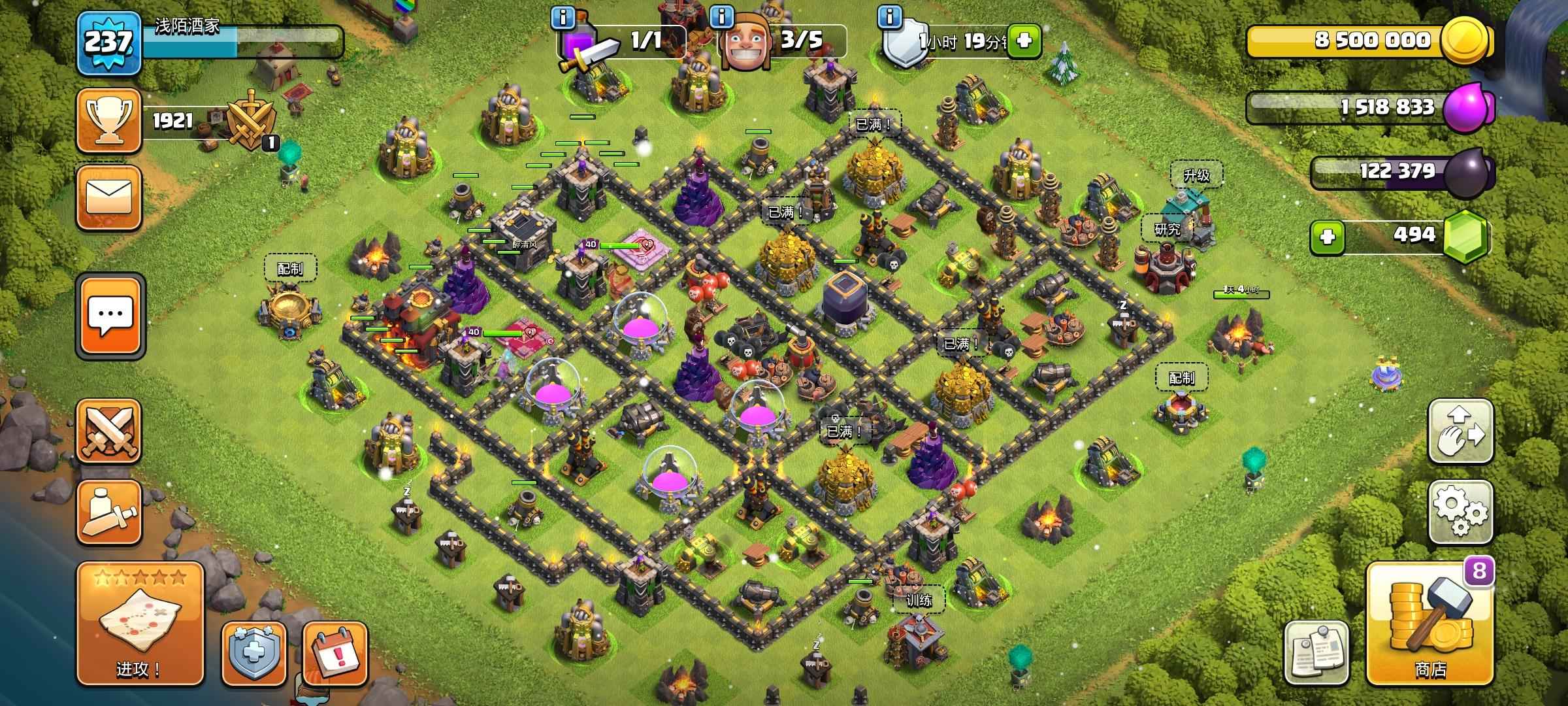
Task: Open the trophy rankings button
Action: point(109,121)
